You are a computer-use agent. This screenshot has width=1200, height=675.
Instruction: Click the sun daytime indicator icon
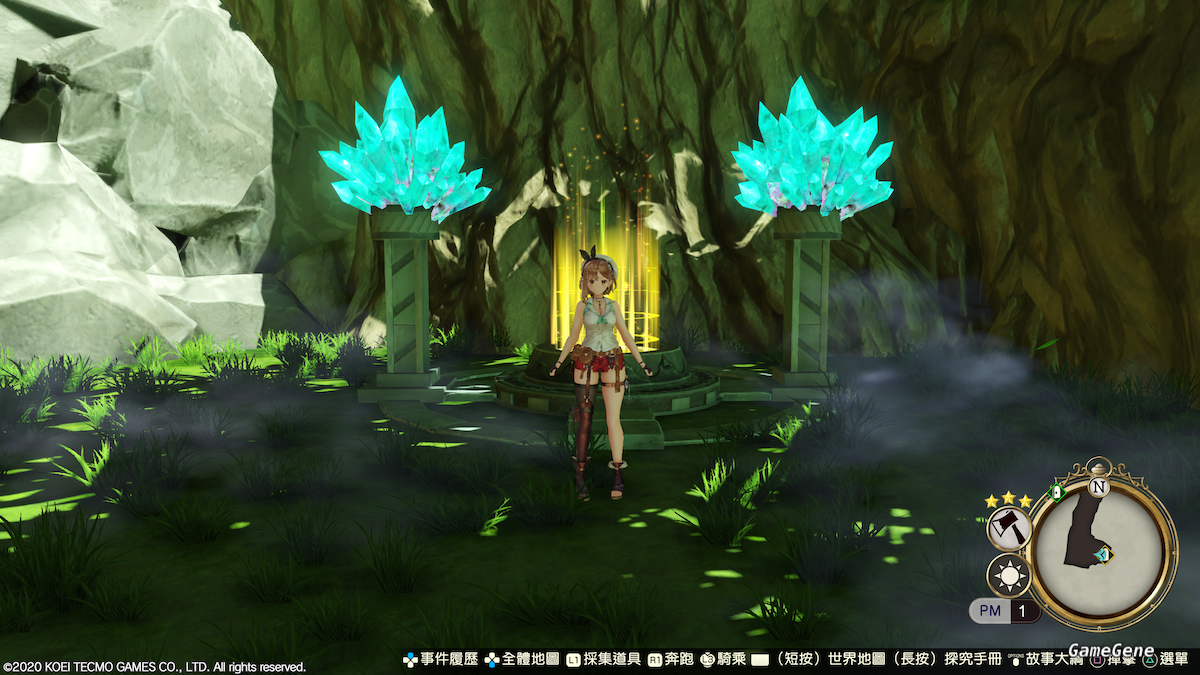(x=1008, y=577)
